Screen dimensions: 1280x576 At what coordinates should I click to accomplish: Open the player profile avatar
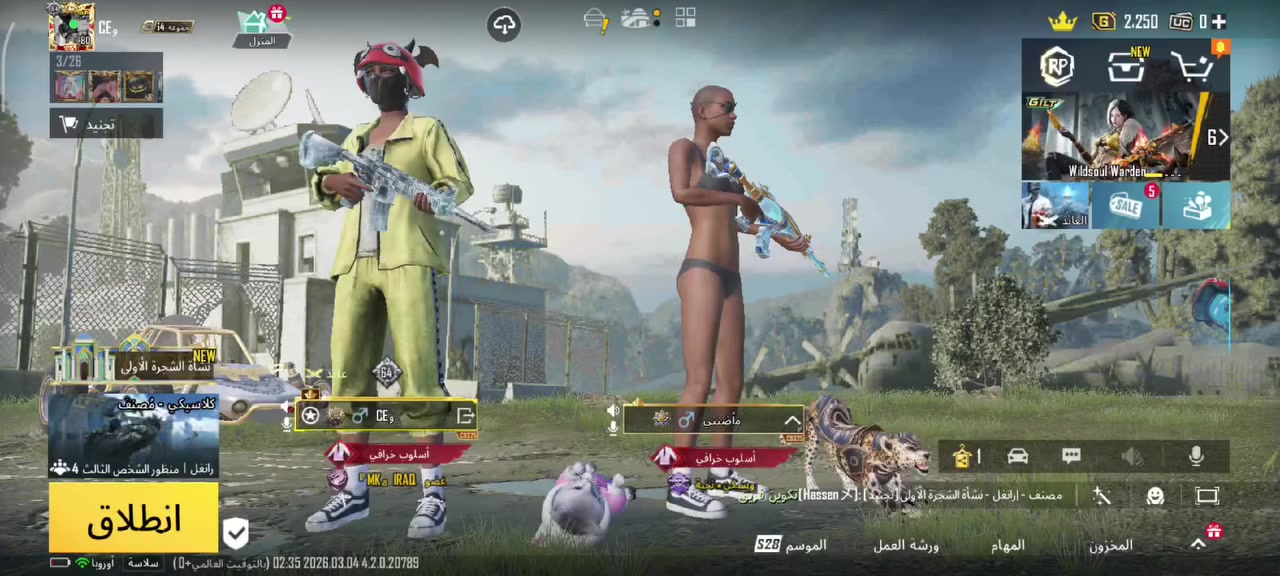click(72, 27)
